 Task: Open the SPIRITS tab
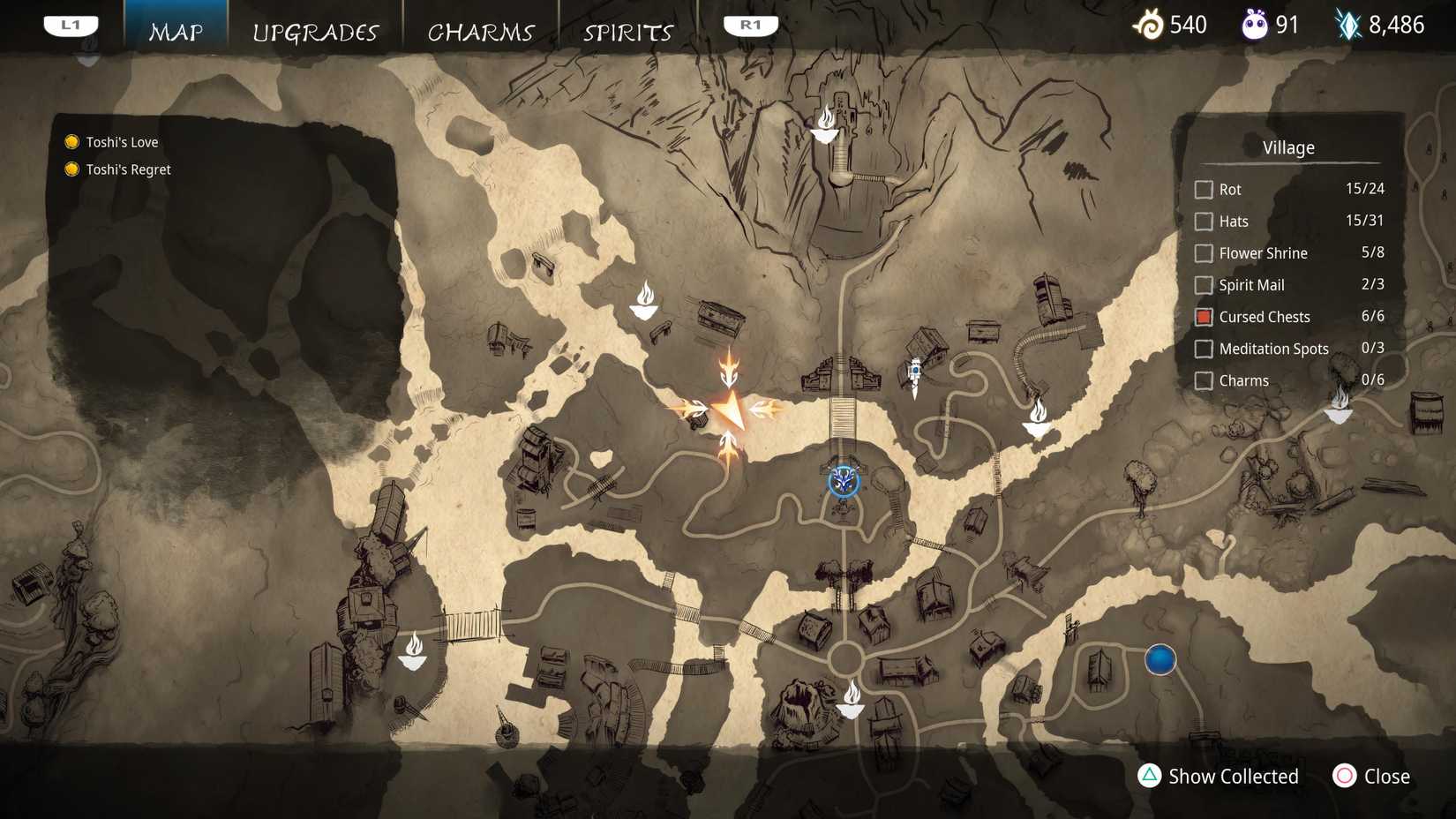[627, 32]
